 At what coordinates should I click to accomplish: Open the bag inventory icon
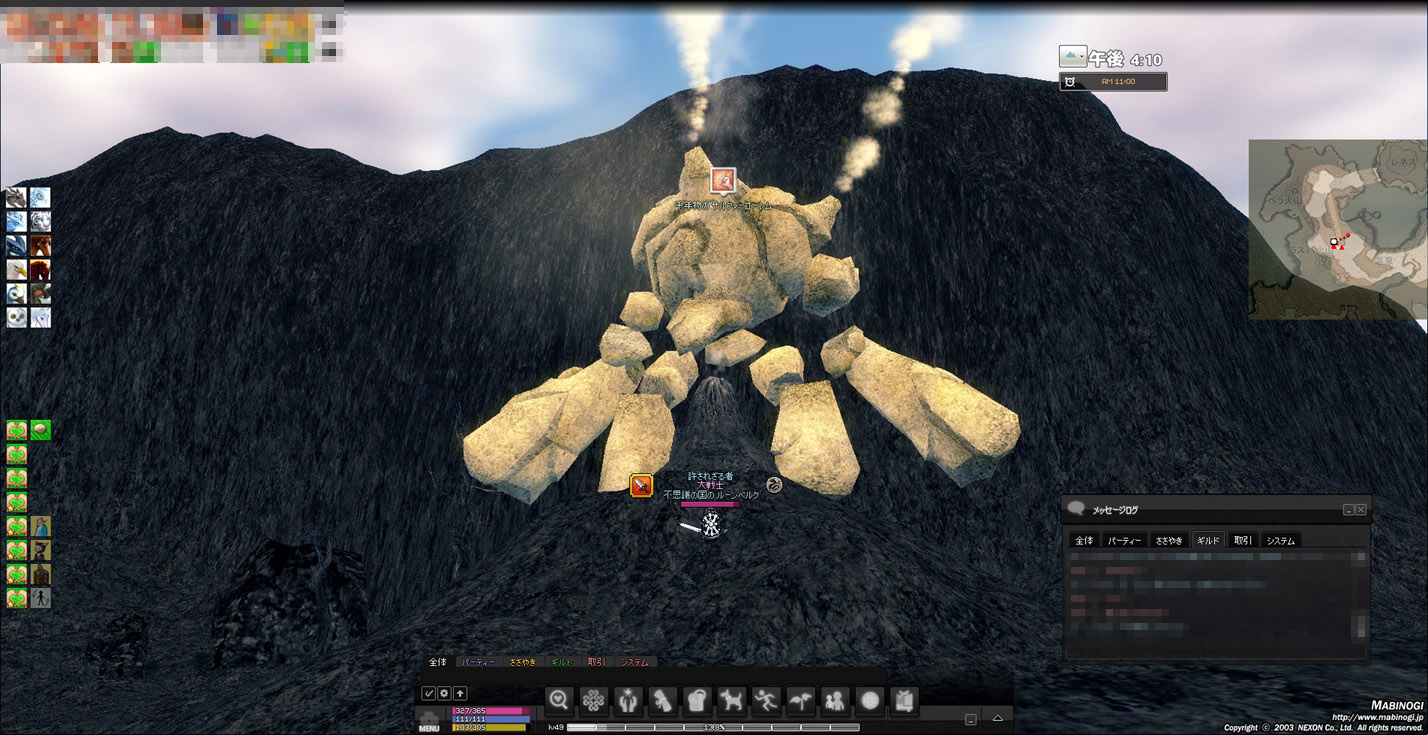pyautogui.click(x=696, y=701)
